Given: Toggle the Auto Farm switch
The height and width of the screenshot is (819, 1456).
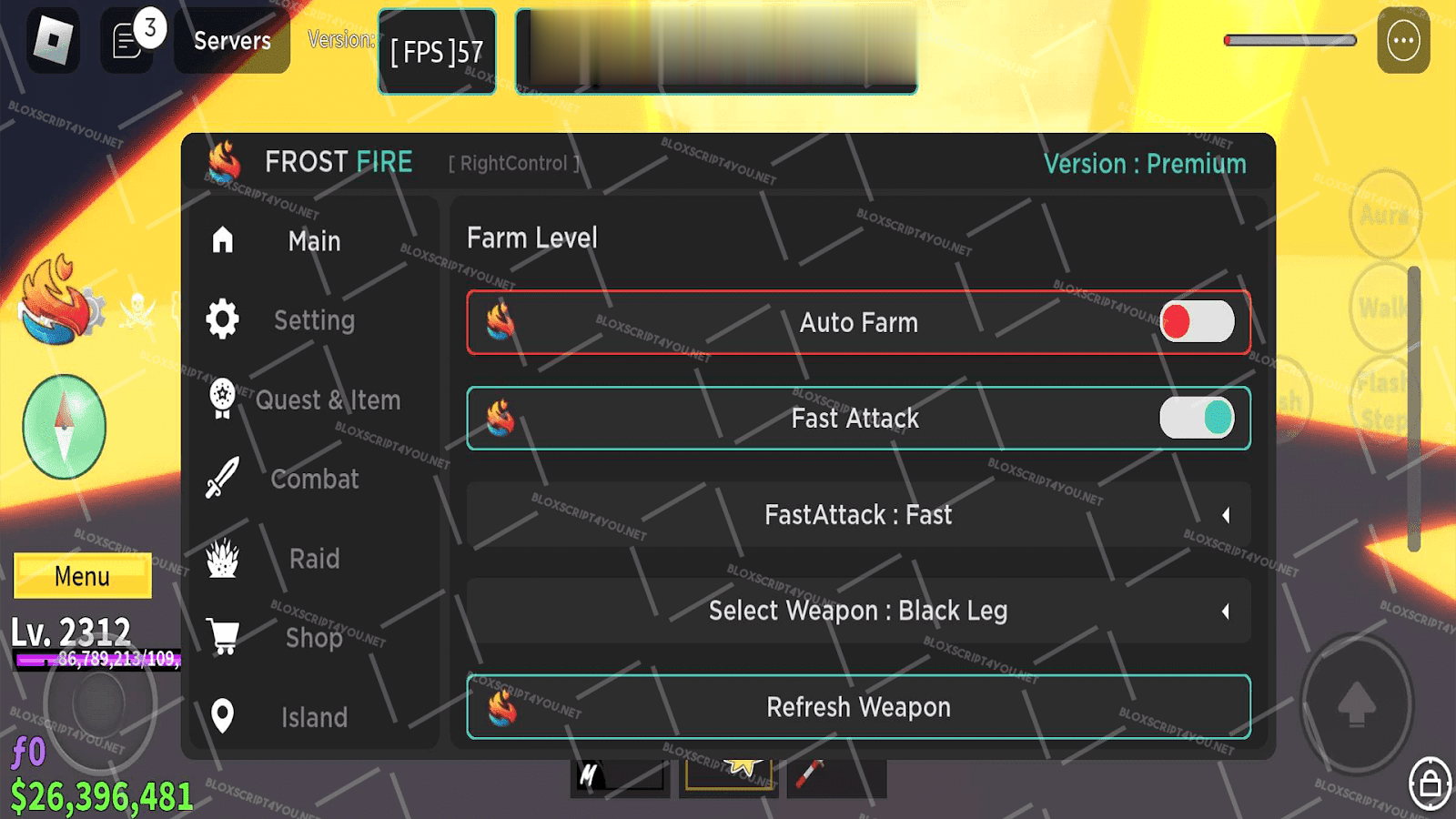Looking at the screenshot, I should tap(1196, 322).
